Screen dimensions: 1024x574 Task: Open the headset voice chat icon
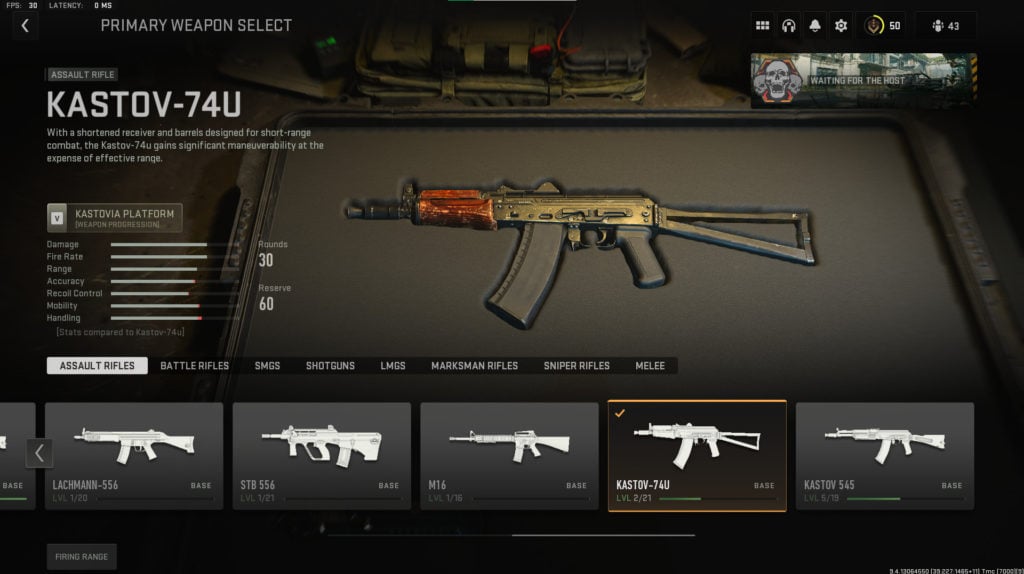pyautogui.click(x=788, y=26)
